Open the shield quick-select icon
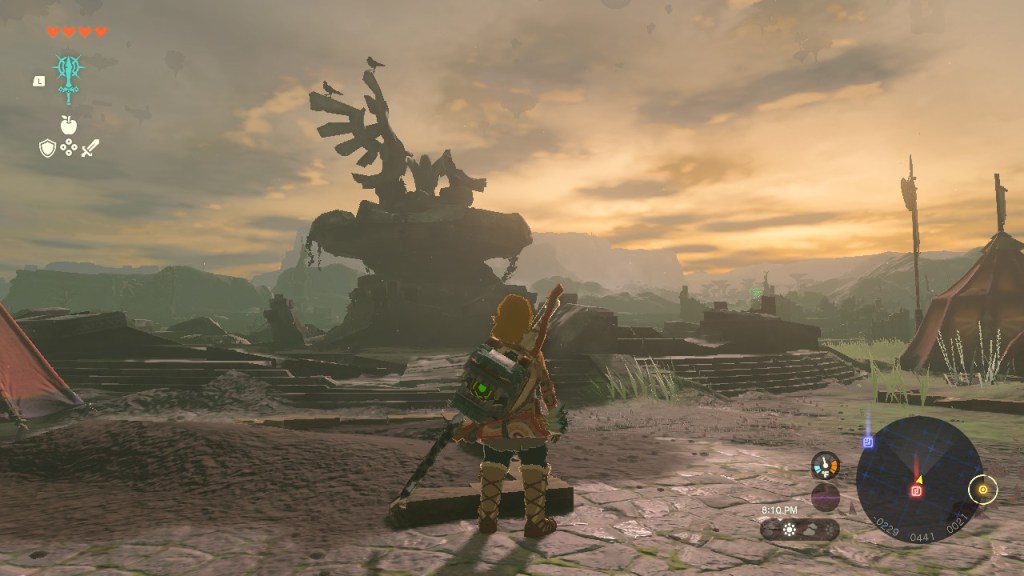Image resolution: width=1024 pixels, height=576 pixels. [x=47, y=148]
